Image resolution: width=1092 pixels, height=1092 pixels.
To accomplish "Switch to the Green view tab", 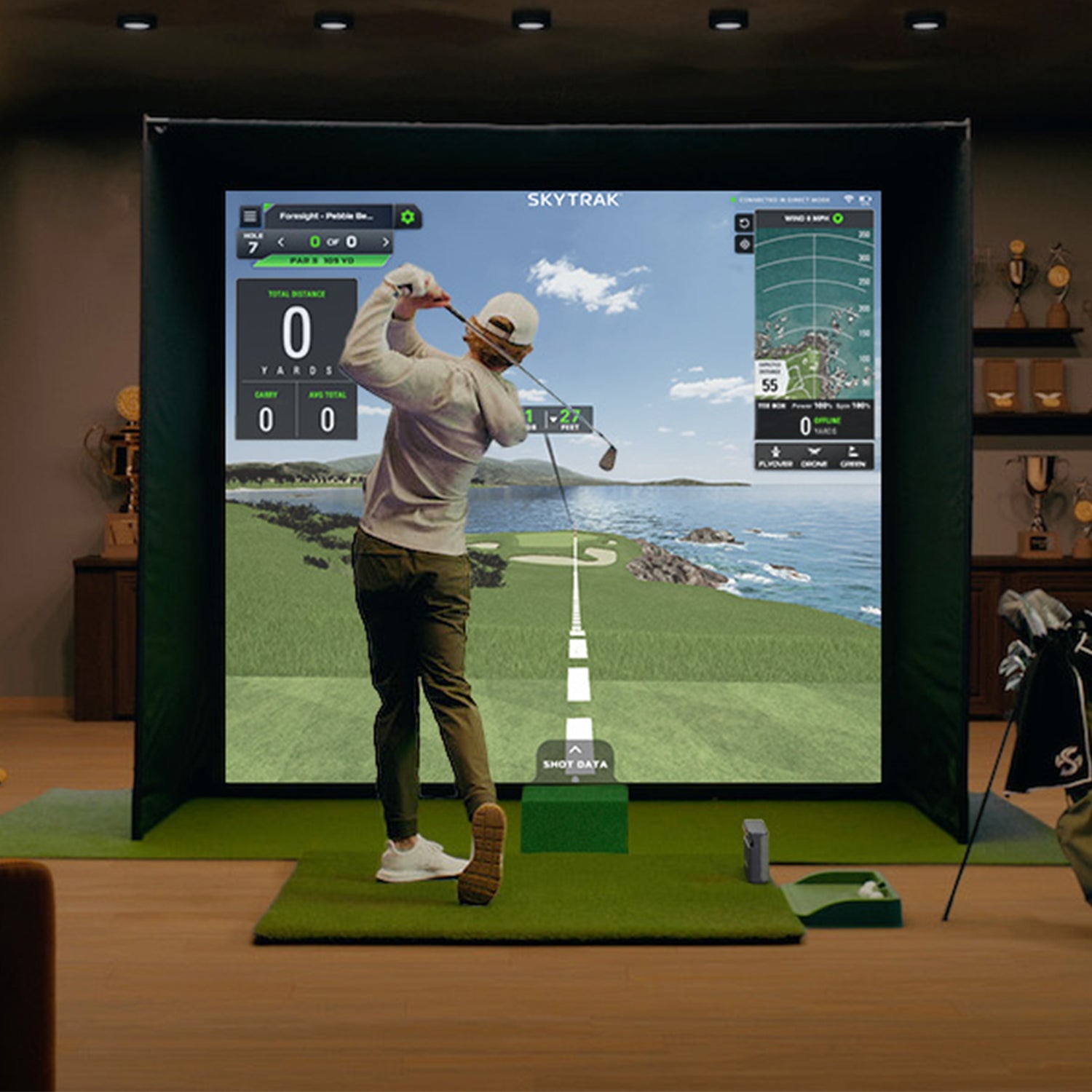I will coord(853,454).
